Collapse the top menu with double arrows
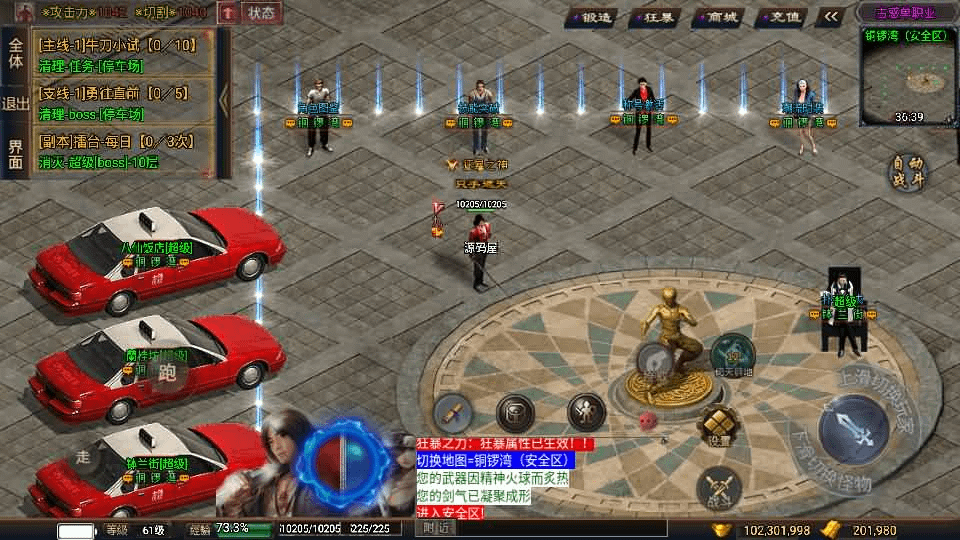960x540 pixels. (830, 16)
